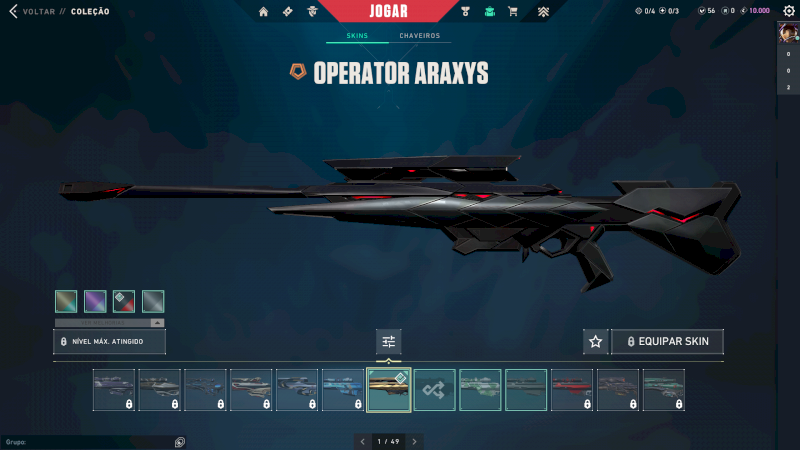Screen dimensions: 800x450
Task: Open the settings gear icon
Action: point(787,11)
